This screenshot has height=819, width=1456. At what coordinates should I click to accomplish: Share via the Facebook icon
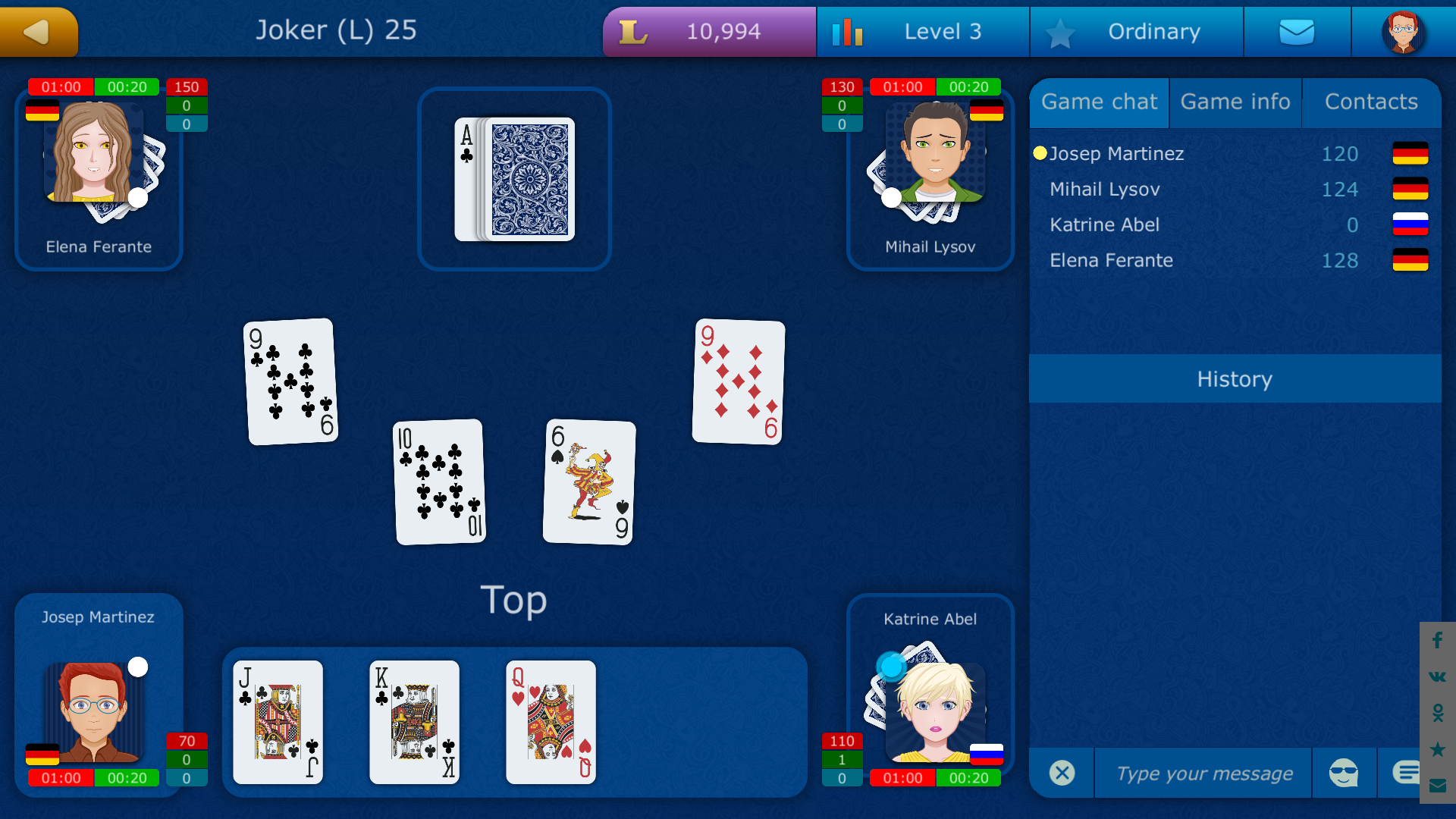coord(1437,641)
